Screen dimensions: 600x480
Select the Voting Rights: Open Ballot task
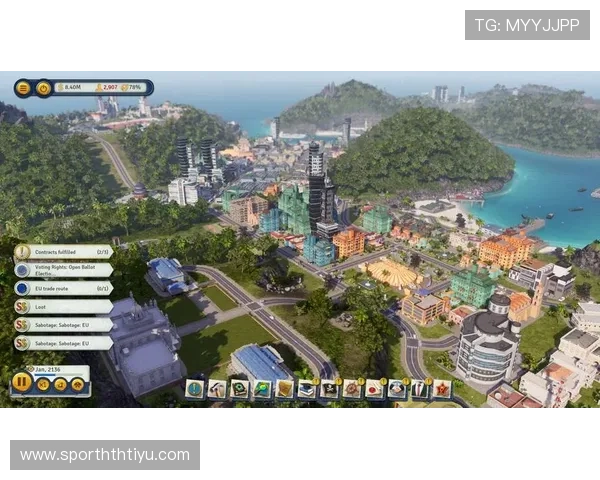coord(64,270)
